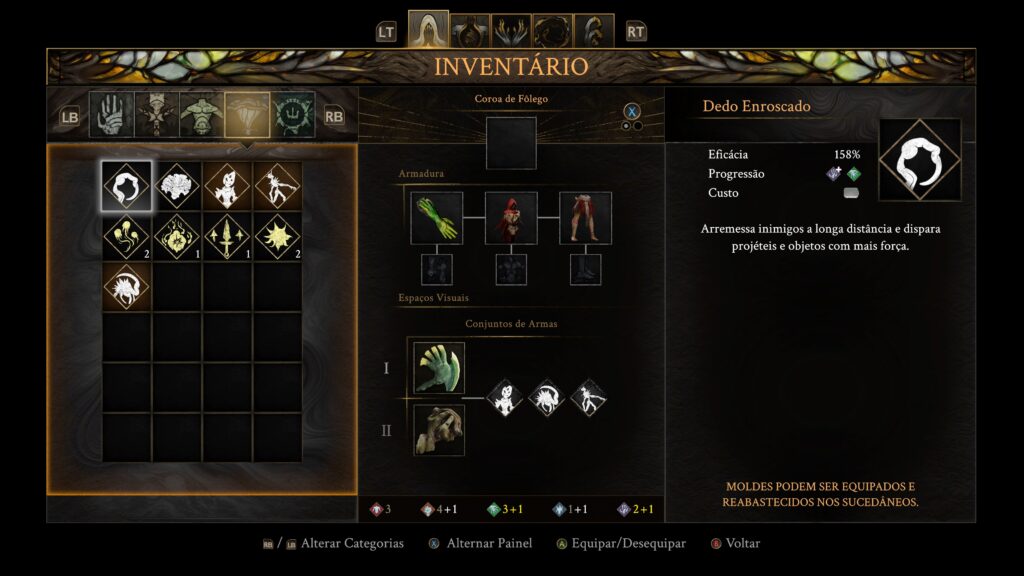Image resolution: width=1024 pixels, height=576 pixels.
Task: Pick the yellow sword-with-arrows item
Action: point(227,236)
